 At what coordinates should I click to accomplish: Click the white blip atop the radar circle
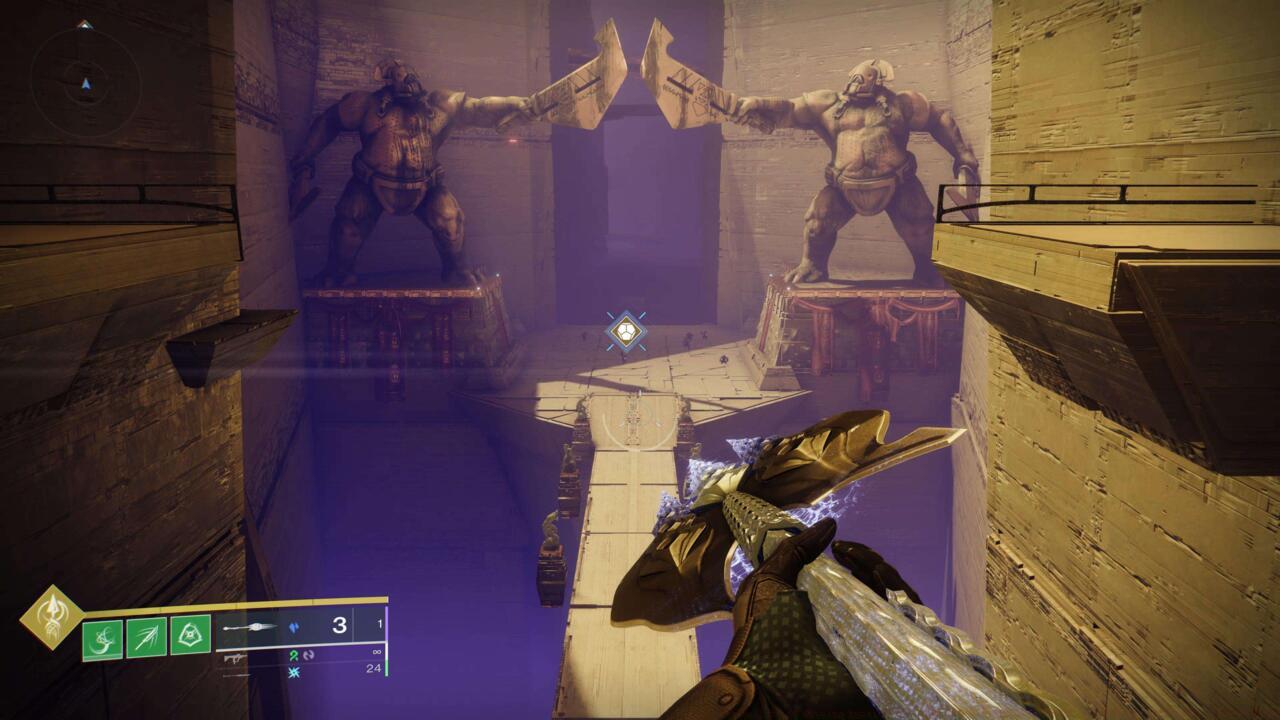[x=84, y=24]
